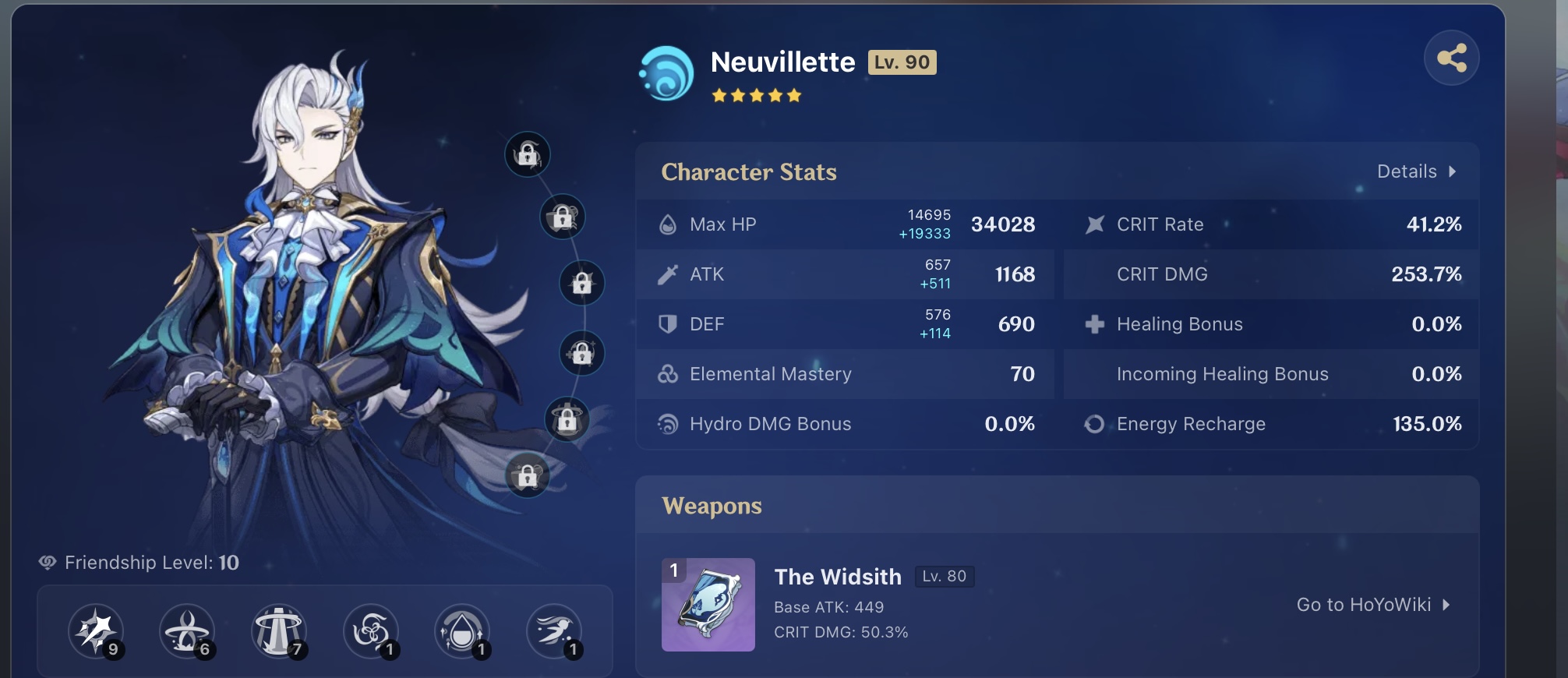Open the Elemental Skill talent showing level 6
This screenshot has height=678, width=1568.
(x=187, y=630)
